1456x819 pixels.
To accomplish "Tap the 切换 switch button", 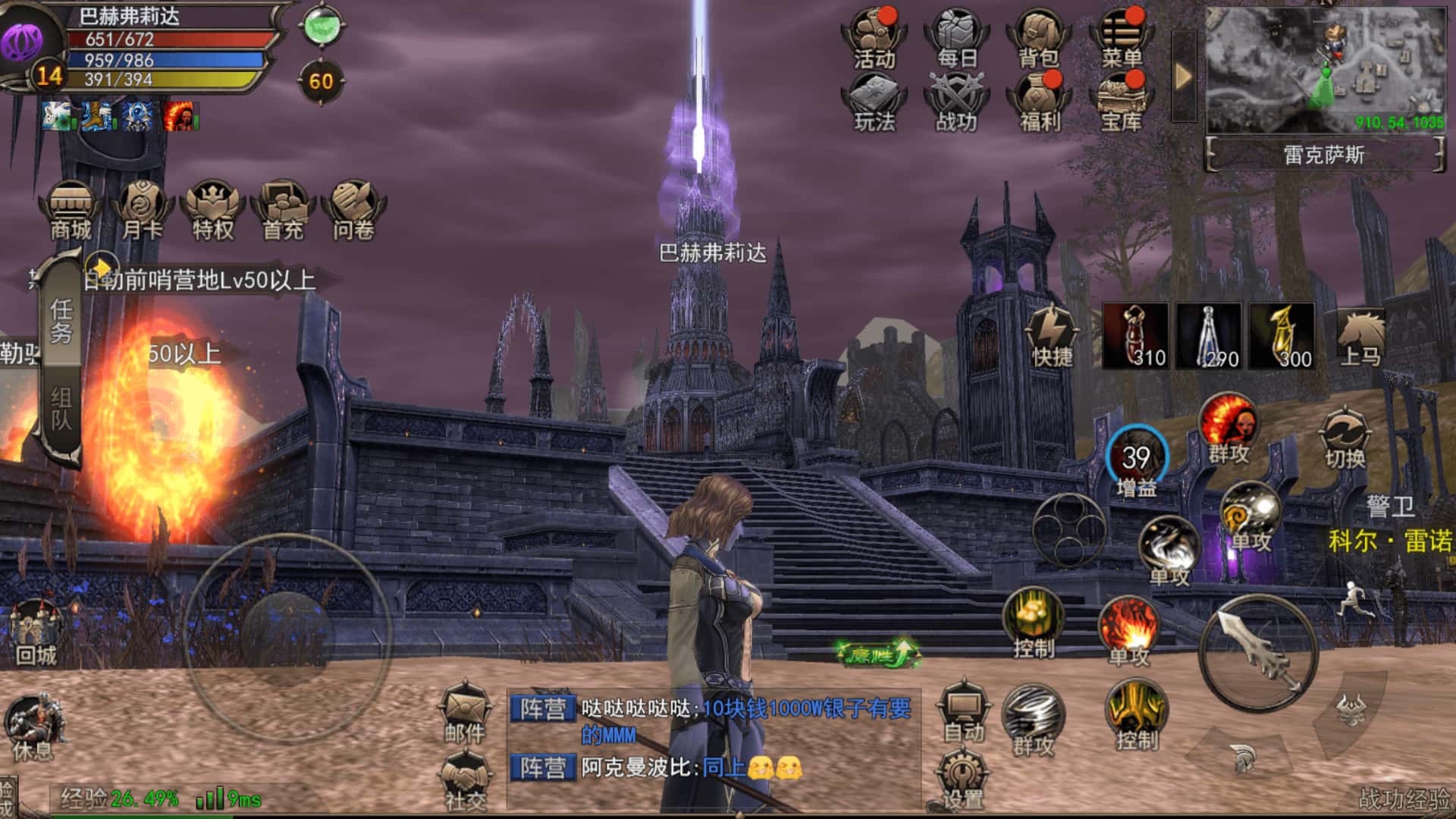I will (1345, 439).
